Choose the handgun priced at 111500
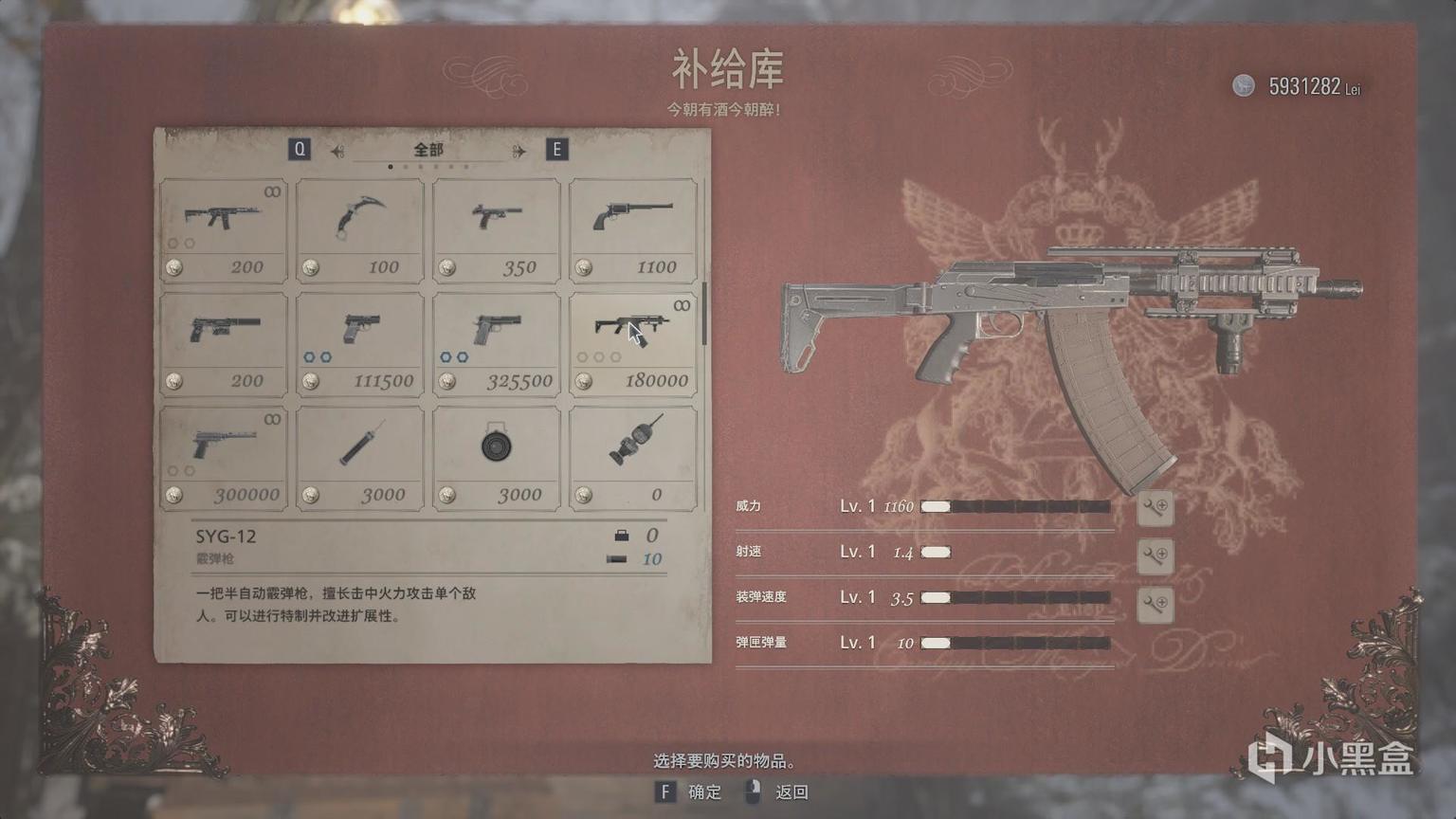Screen dimensions: 1456x819 pos(360,344)
